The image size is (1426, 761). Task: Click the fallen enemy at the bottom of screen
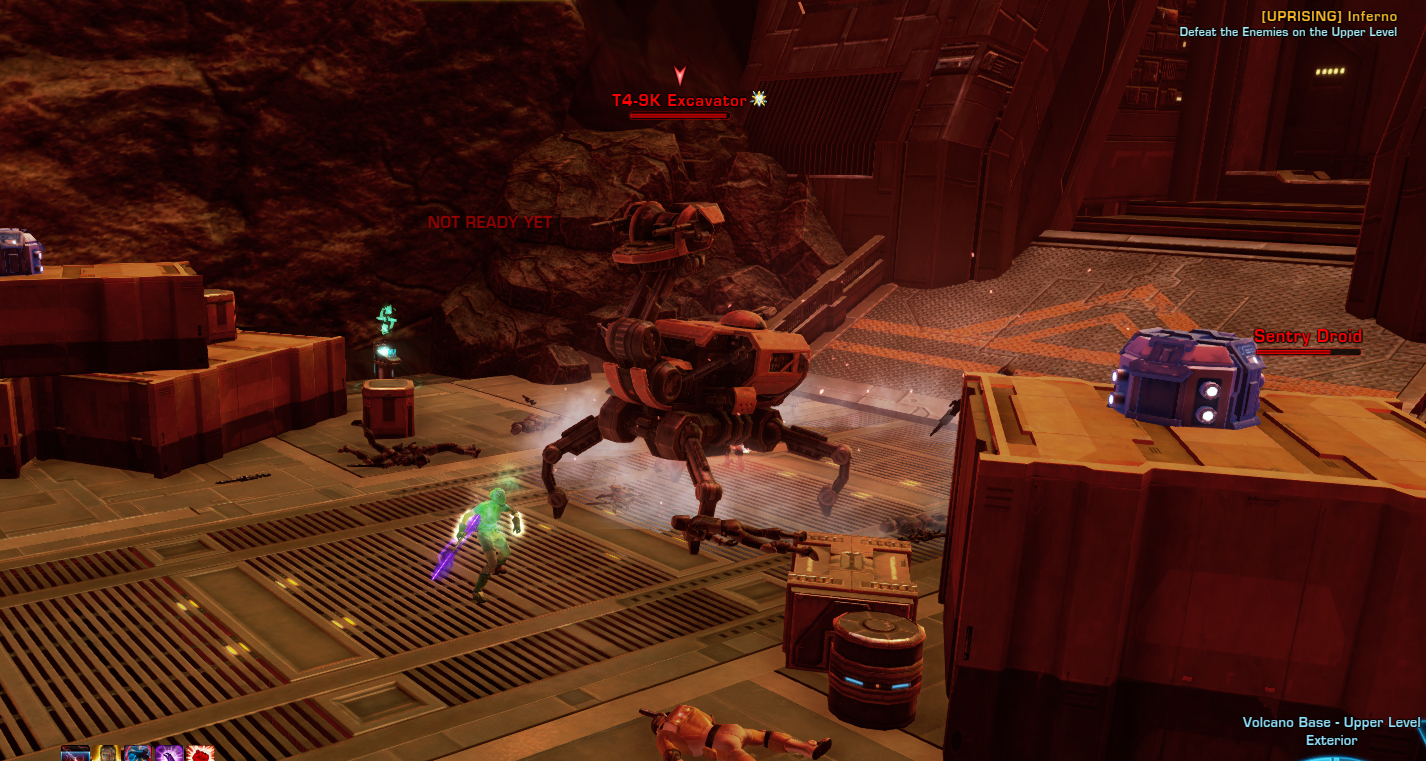(740, 735)
